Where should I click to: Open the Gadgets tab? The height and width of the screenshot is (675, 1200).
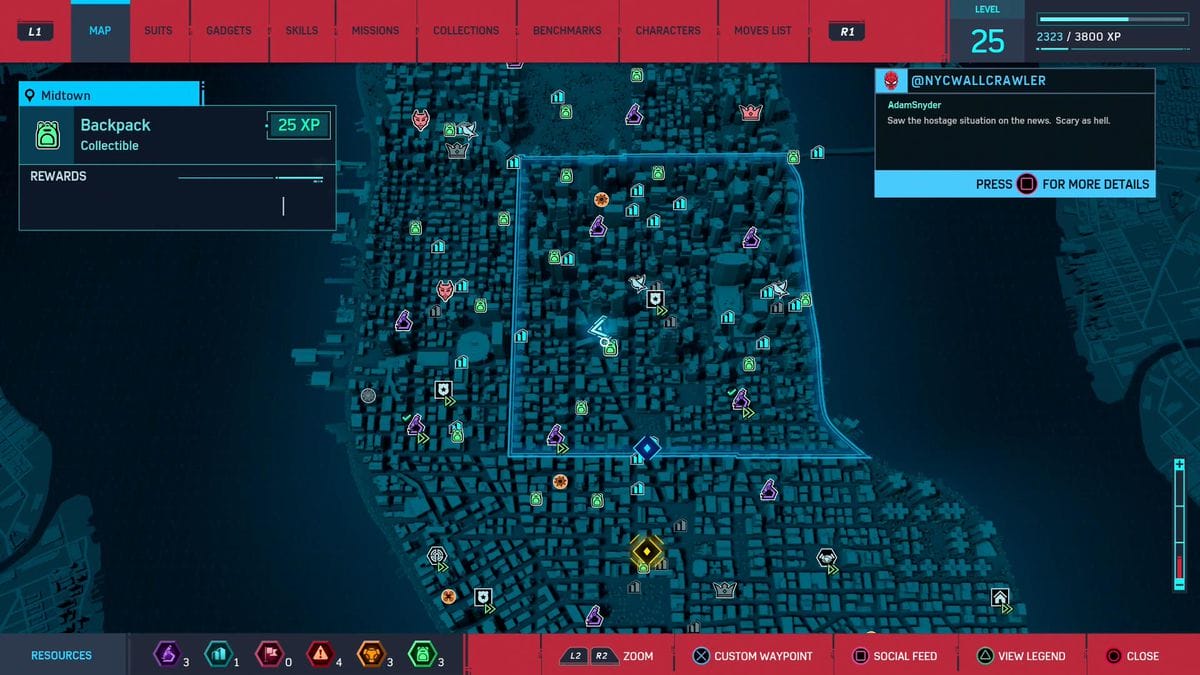click(x=229, y=31)
